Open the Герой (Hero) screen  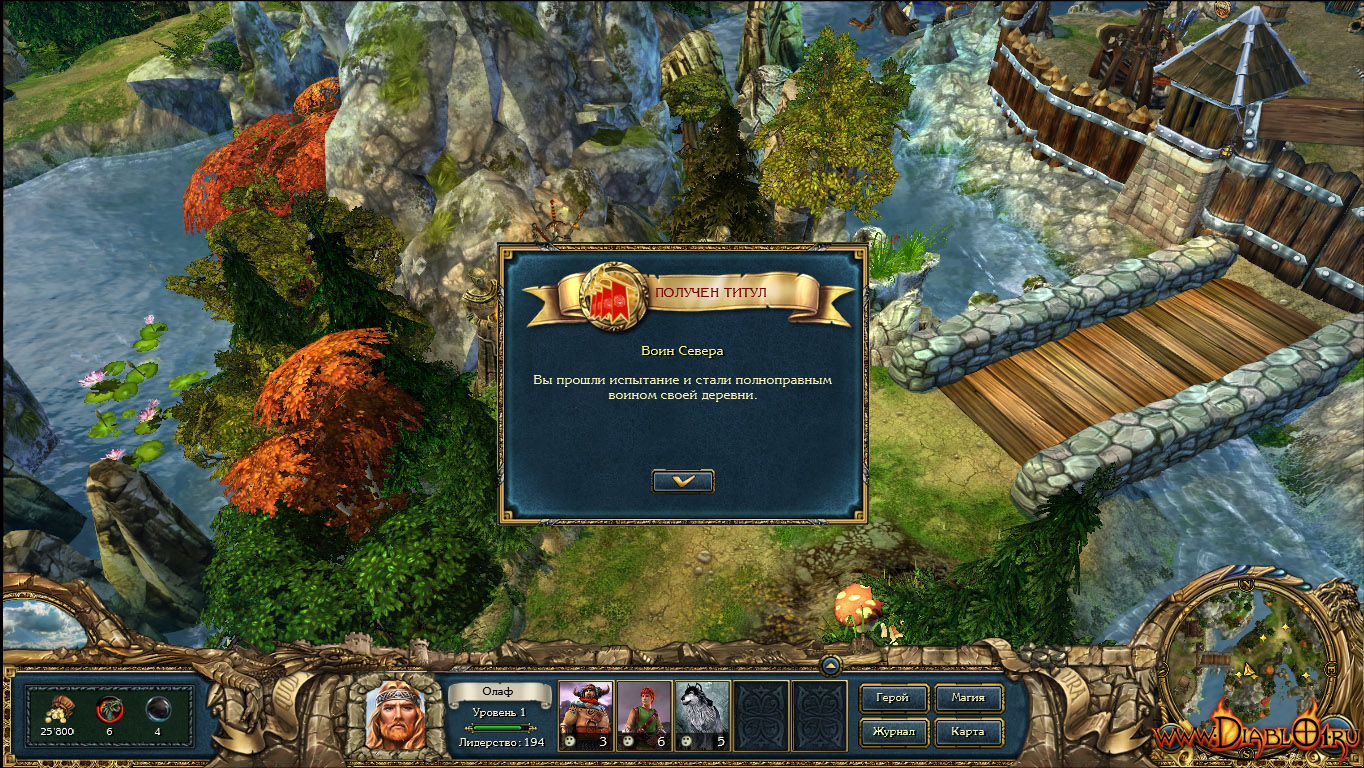click(893, 698)
